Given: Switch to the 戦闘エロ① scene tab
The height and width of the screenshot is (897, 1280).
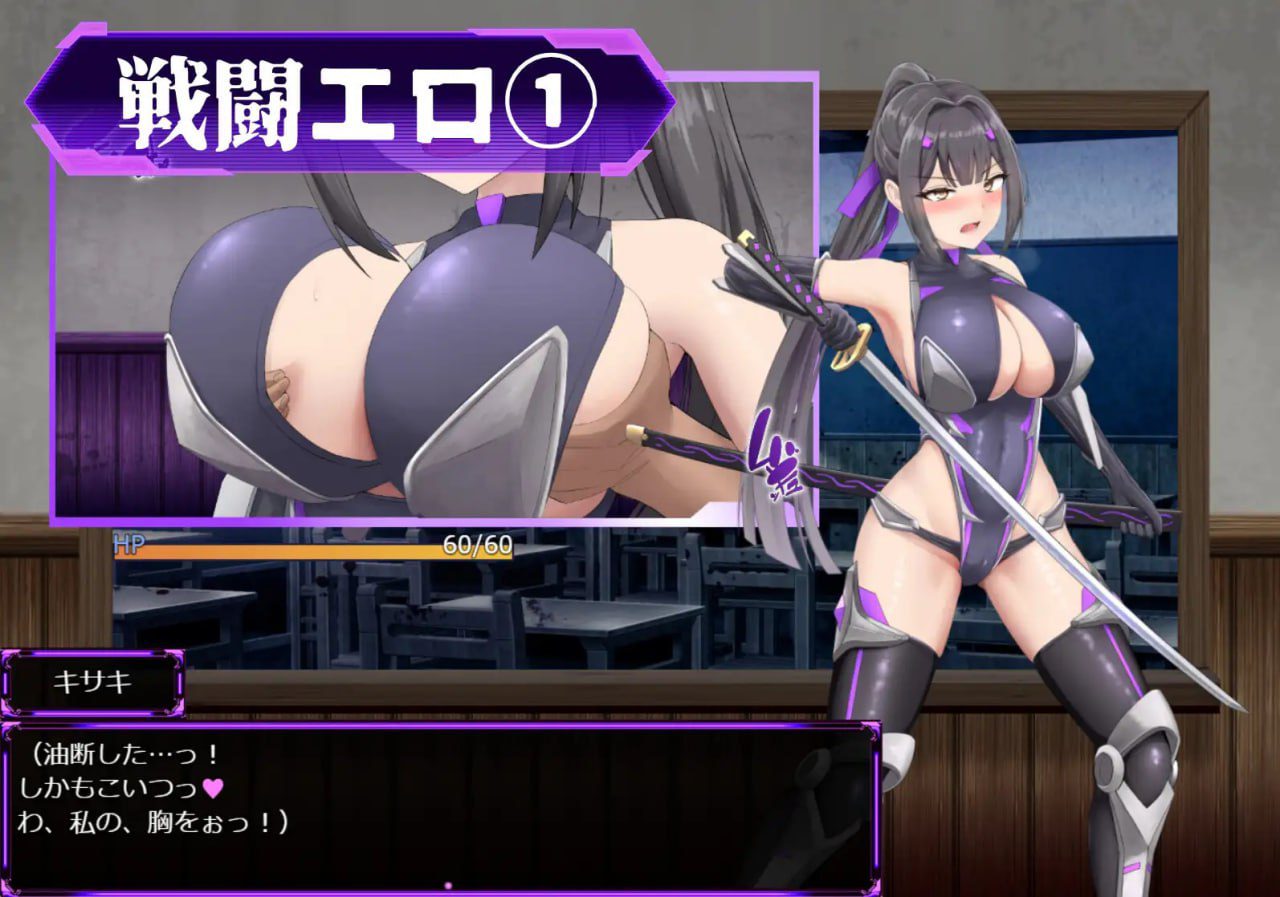Looking at the screenshot, I should (x=350, y=95).
